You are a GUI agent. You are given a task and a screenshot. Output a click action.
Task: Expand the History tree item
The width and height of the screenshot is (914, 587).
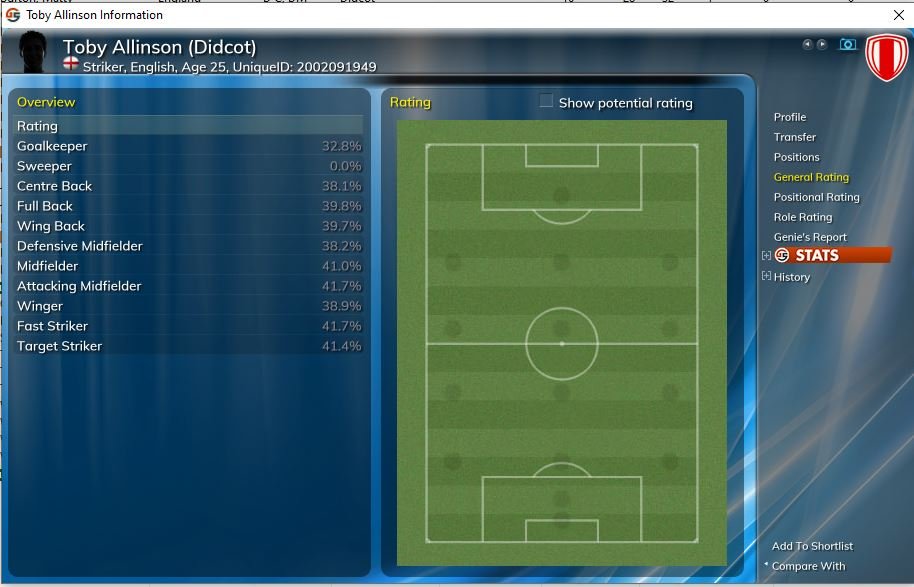pyautogui.click(x=767, y=277)
